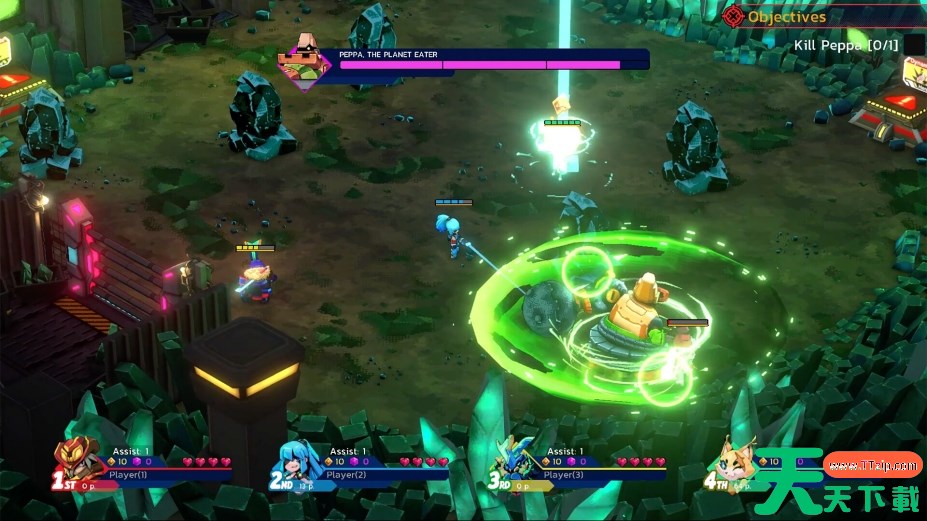Select the Kill Peppa objective entry
Image resolution: width=927 pixels, height=521 pixels.
coord(846,45)
